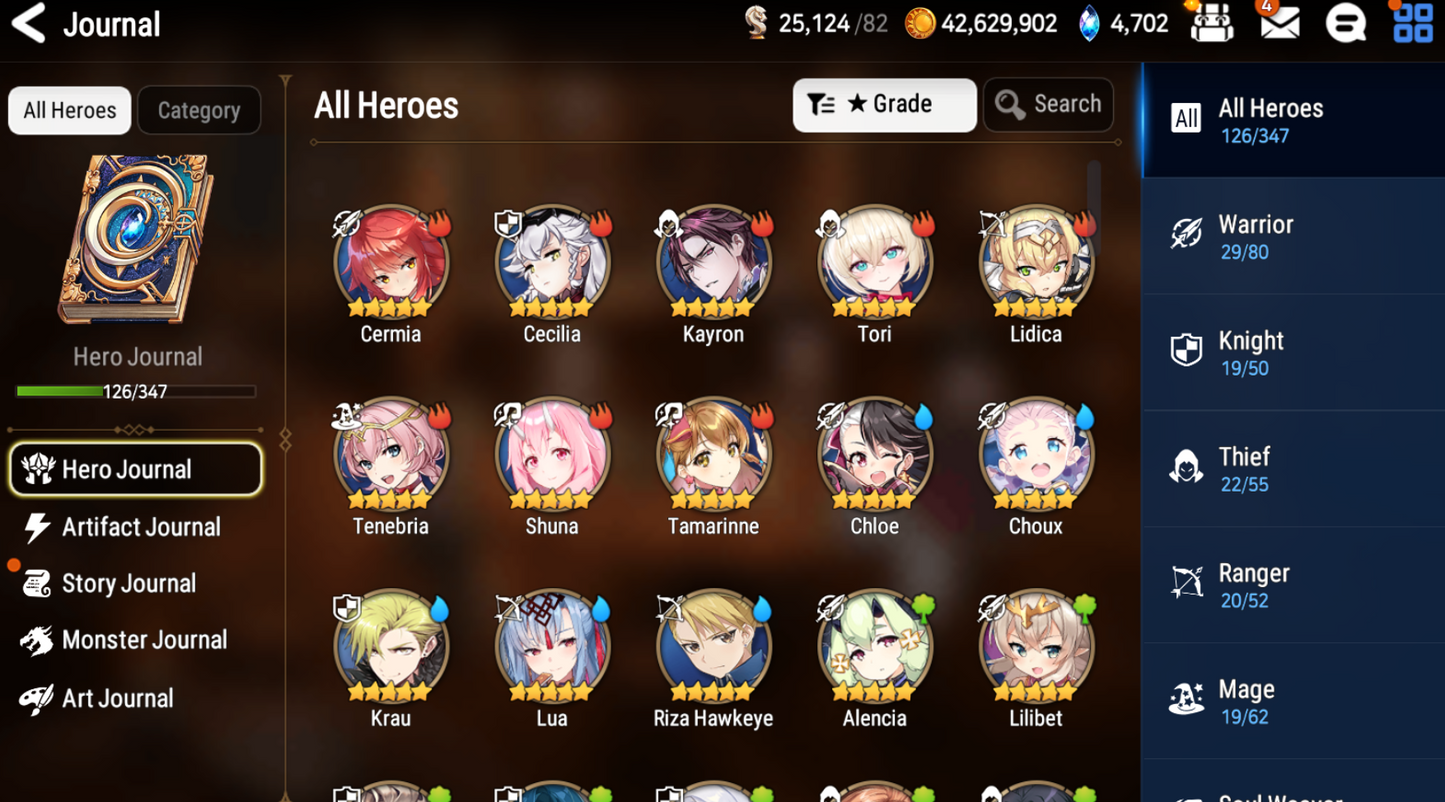
Task: Filter heroes by Knight class
Action: (x=1292, y=353)
